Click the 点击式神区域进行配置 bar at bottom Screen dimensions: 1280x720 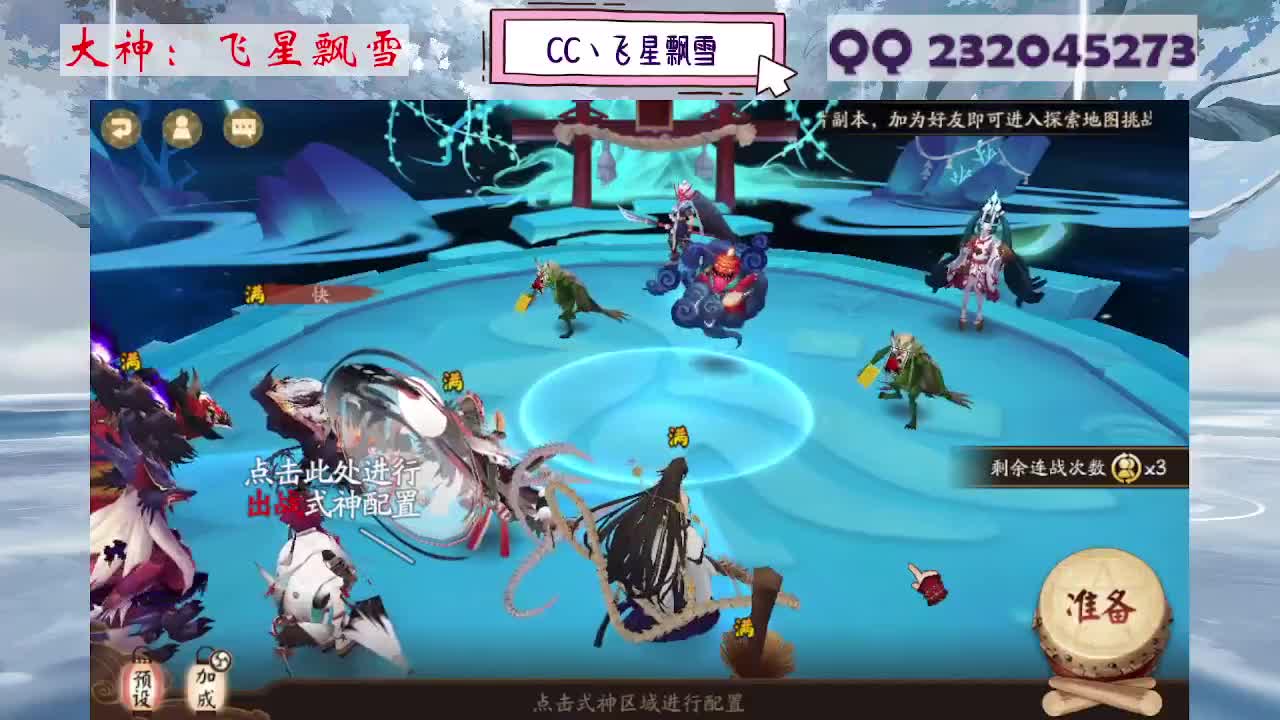coord(639,702)
